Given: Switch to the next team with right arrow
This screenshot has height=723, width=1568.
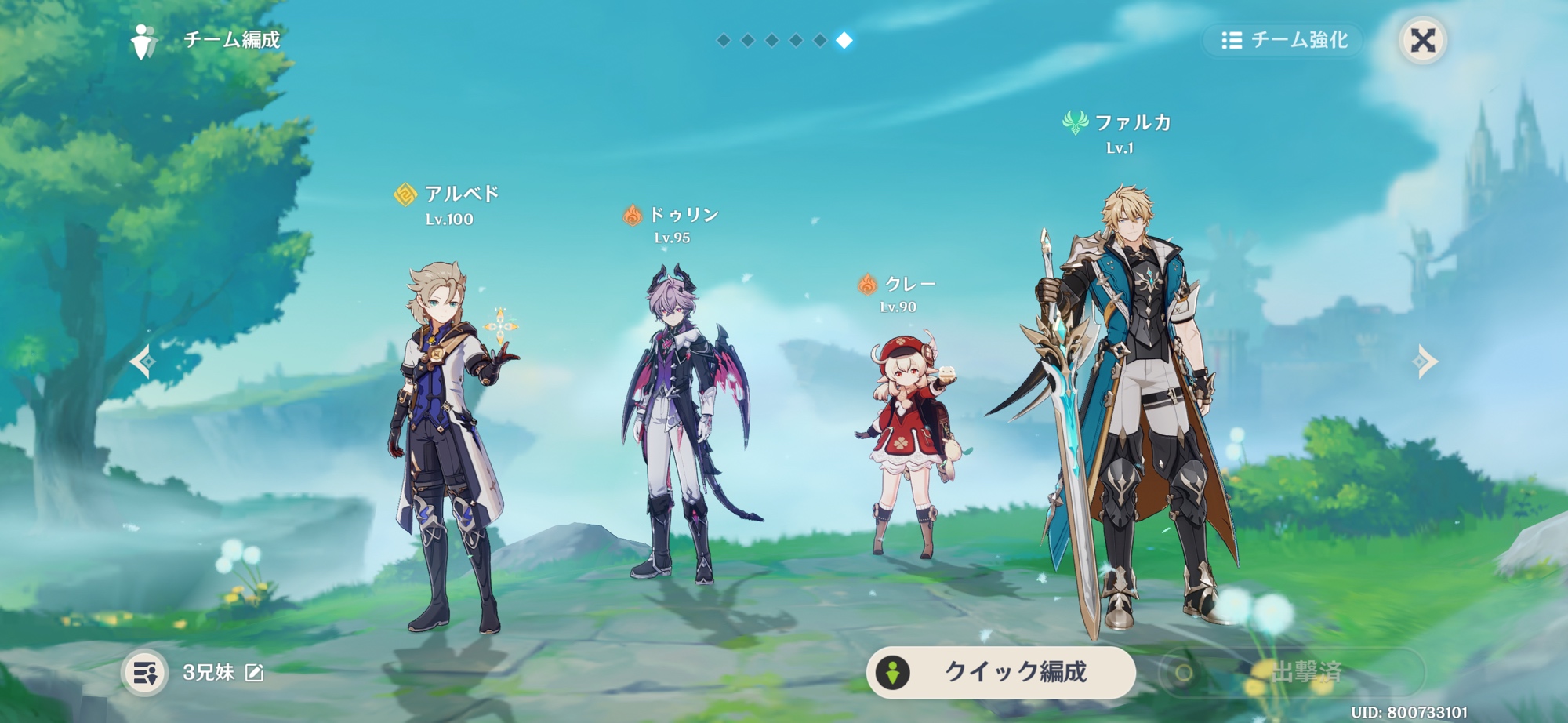Looking at the screenshot, I should (1425, 361).
